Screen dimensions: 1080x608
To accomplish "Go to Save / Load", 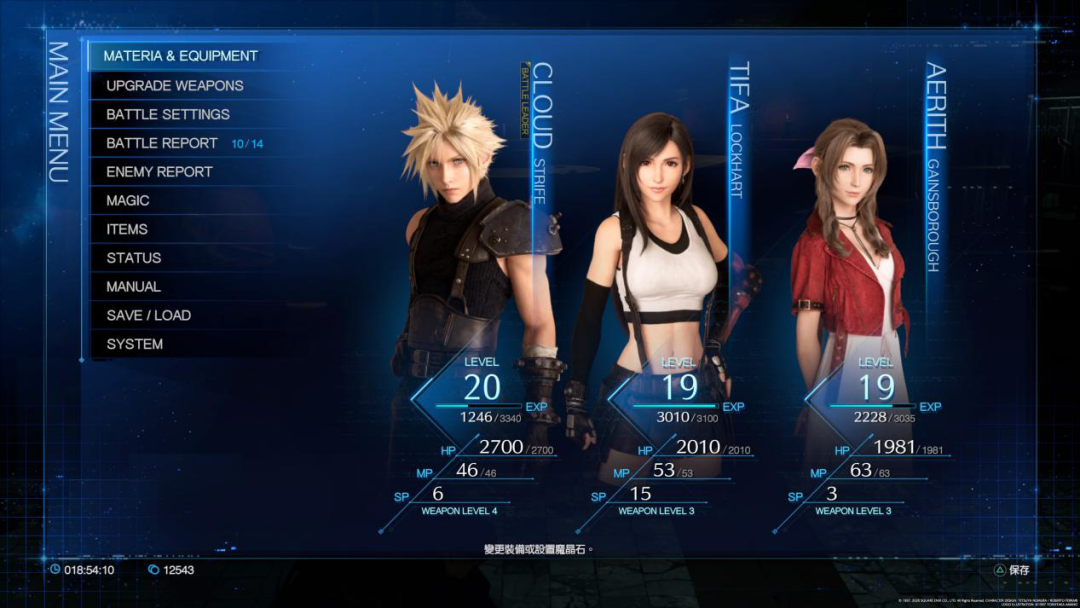I will click(x=148, y=315).
